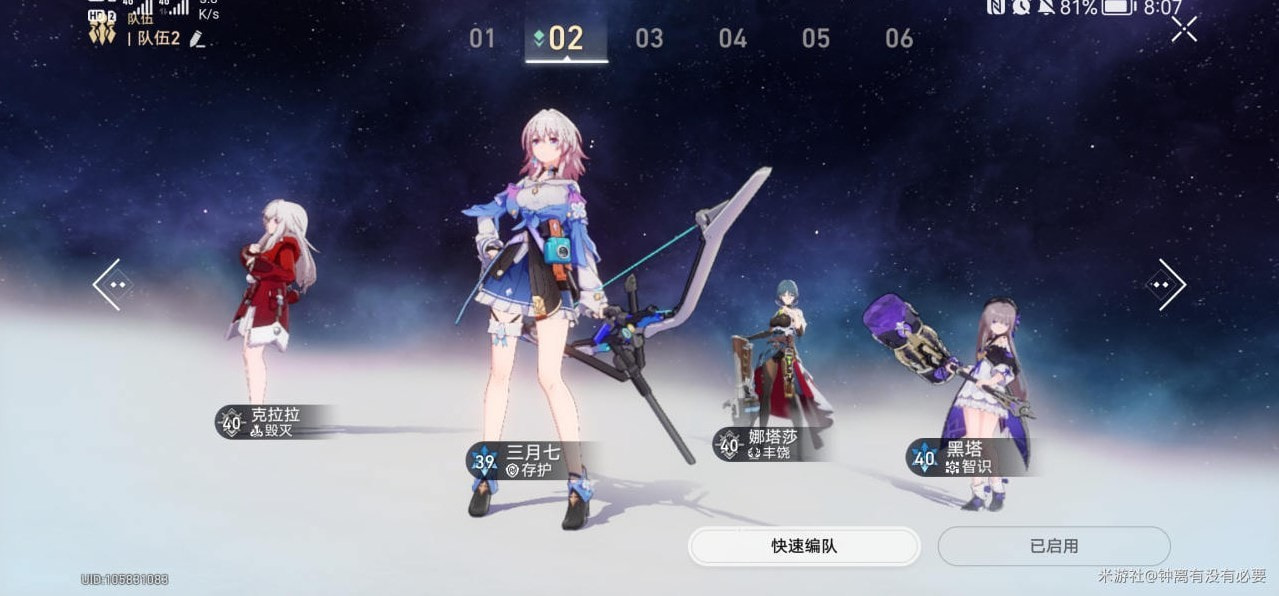Click the 快速编队 quick team button
The image size is (1279, 596).
(x=804, y=546)
